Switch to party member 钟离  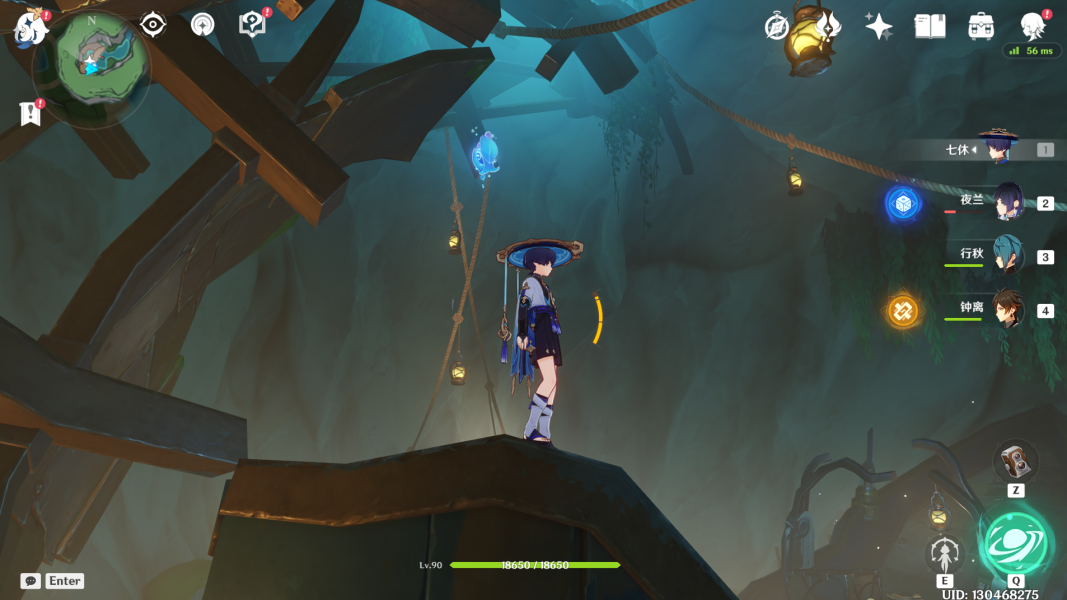coord(1005,310)
